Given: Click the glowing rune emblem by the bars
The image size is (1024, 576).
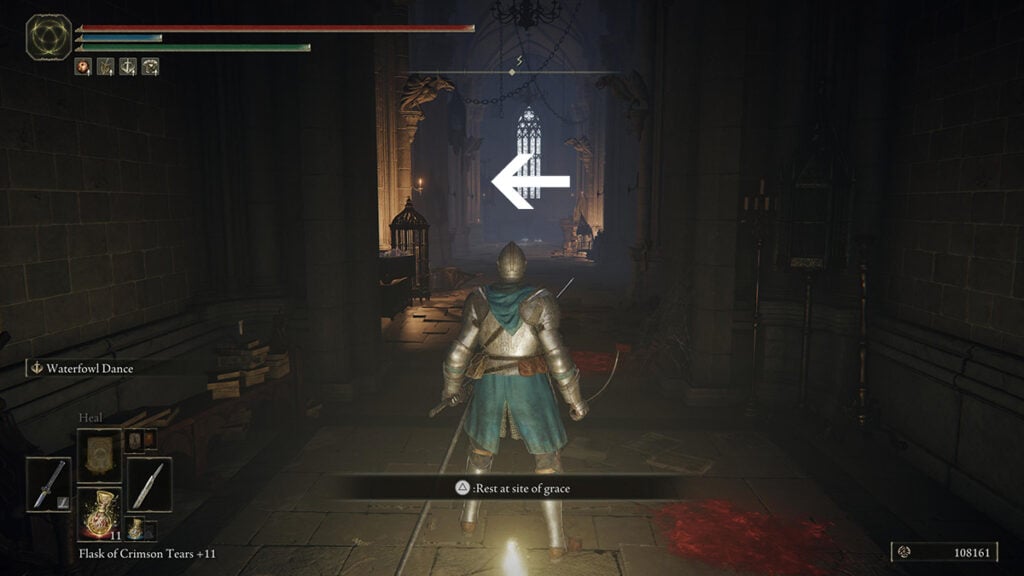Looking at the screenshot, I should (48, 36).
